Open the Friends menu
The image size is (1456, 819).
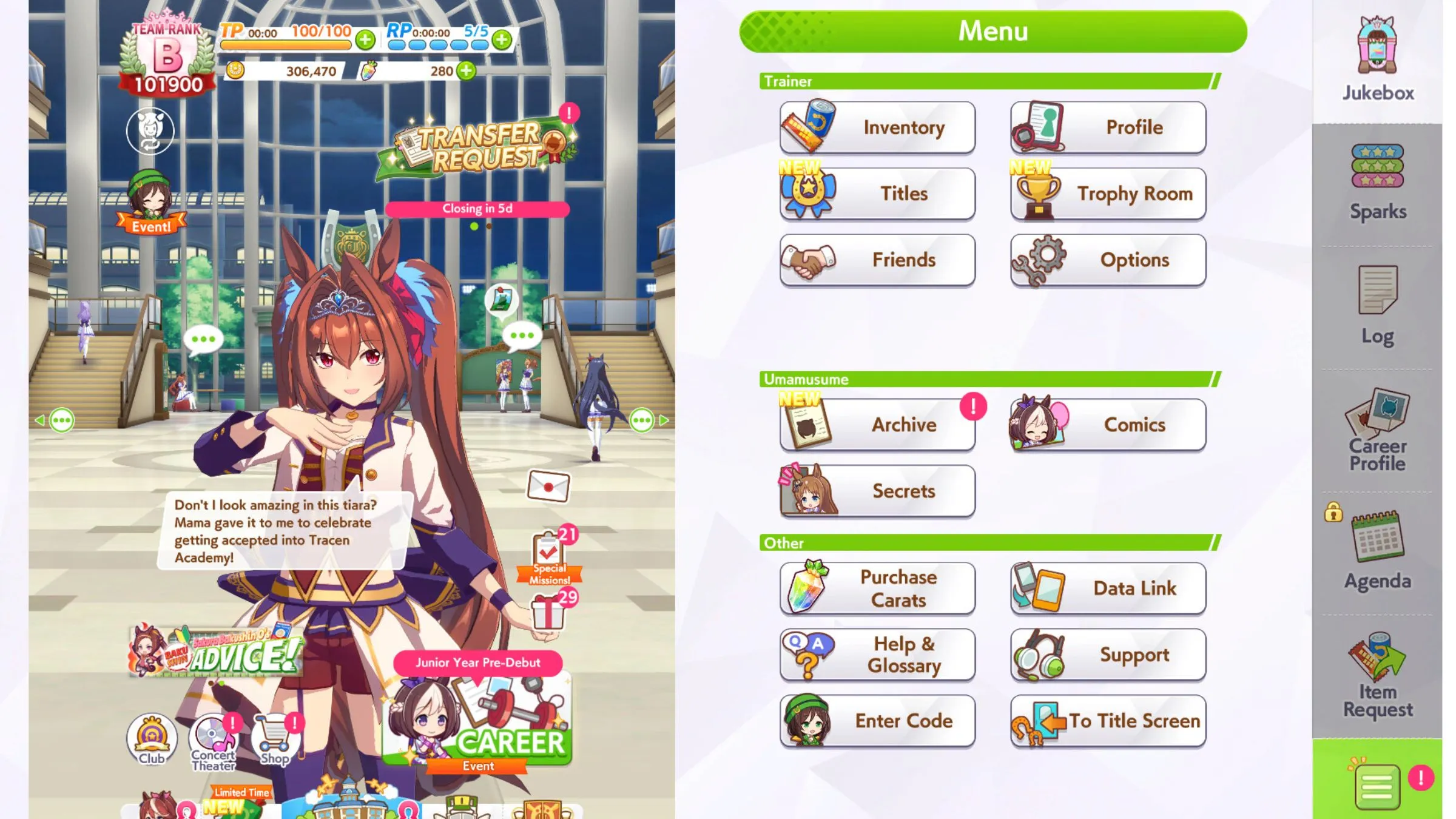[877, 260]
